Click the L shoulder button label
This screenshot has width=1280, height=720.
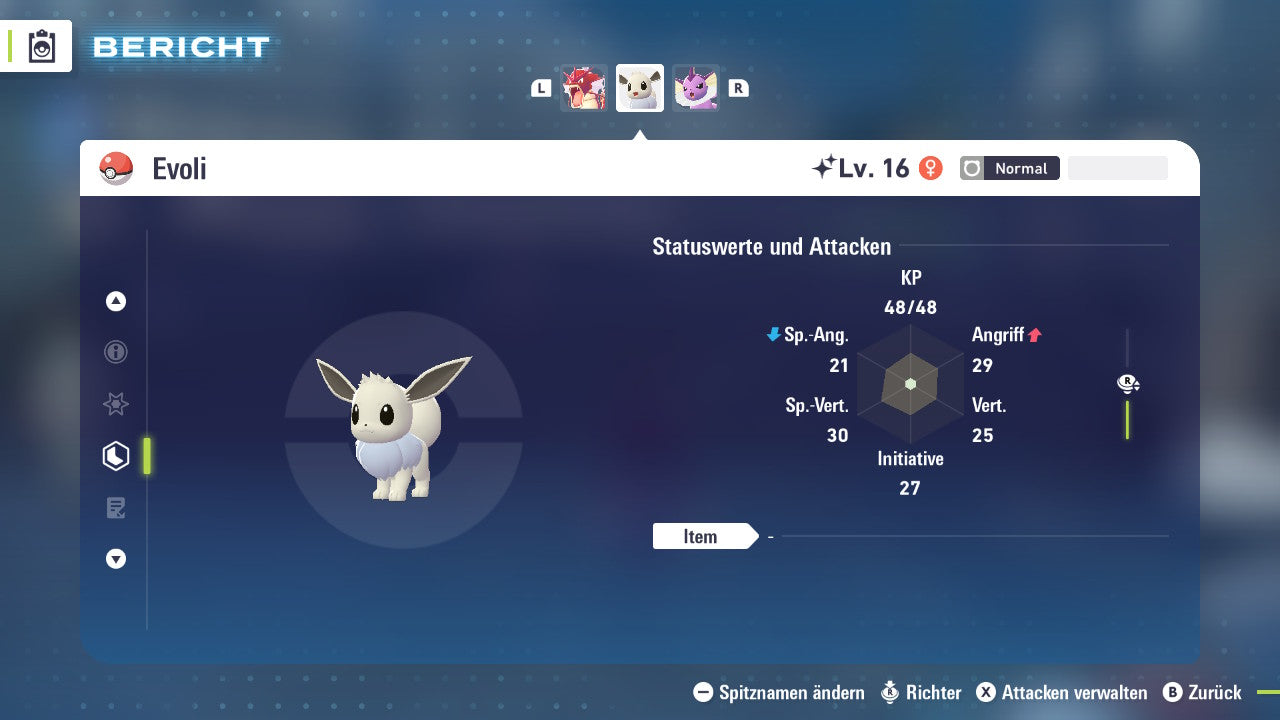[x=540, y=87]
